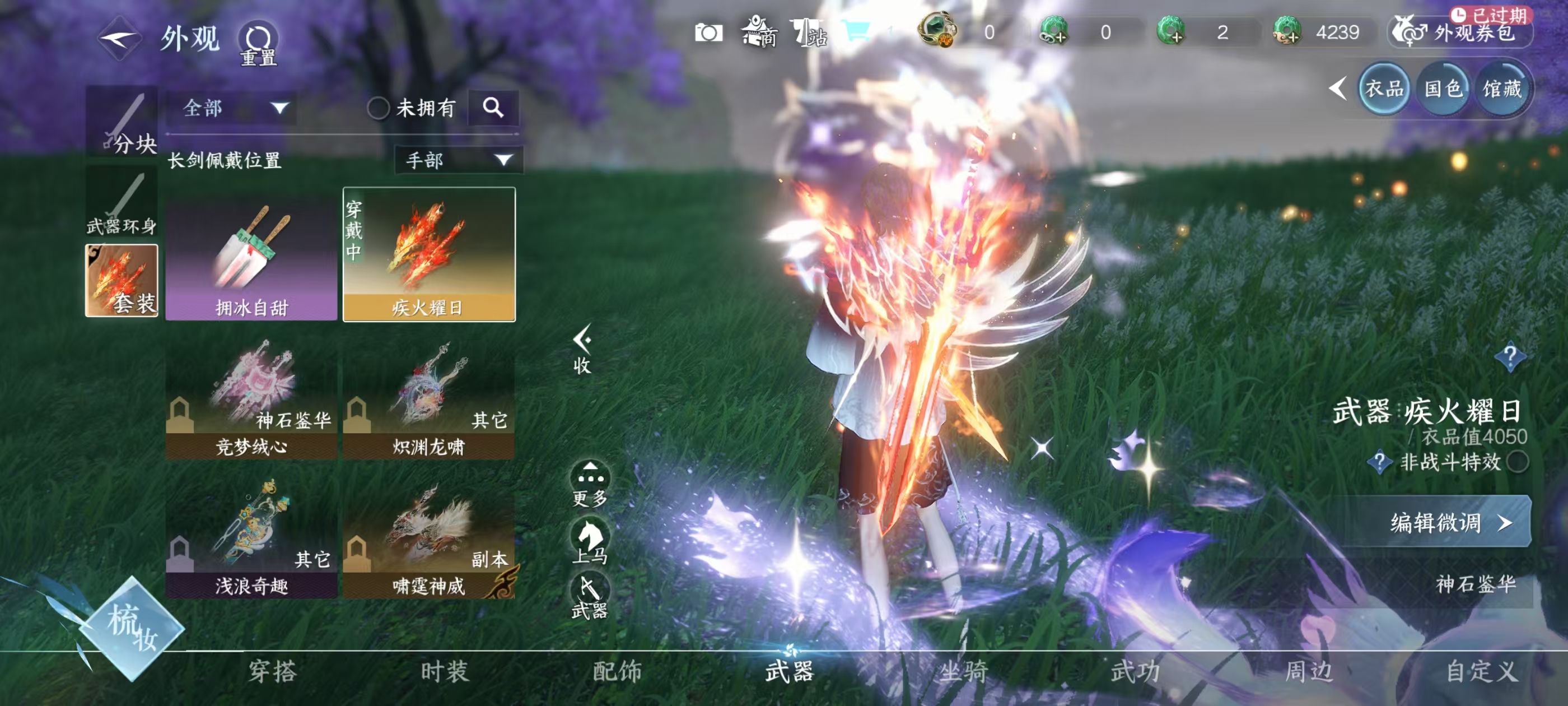
Task: Toggle the 非战斗特效 option
Action: pyautogui.click(x=1518, y=462)
